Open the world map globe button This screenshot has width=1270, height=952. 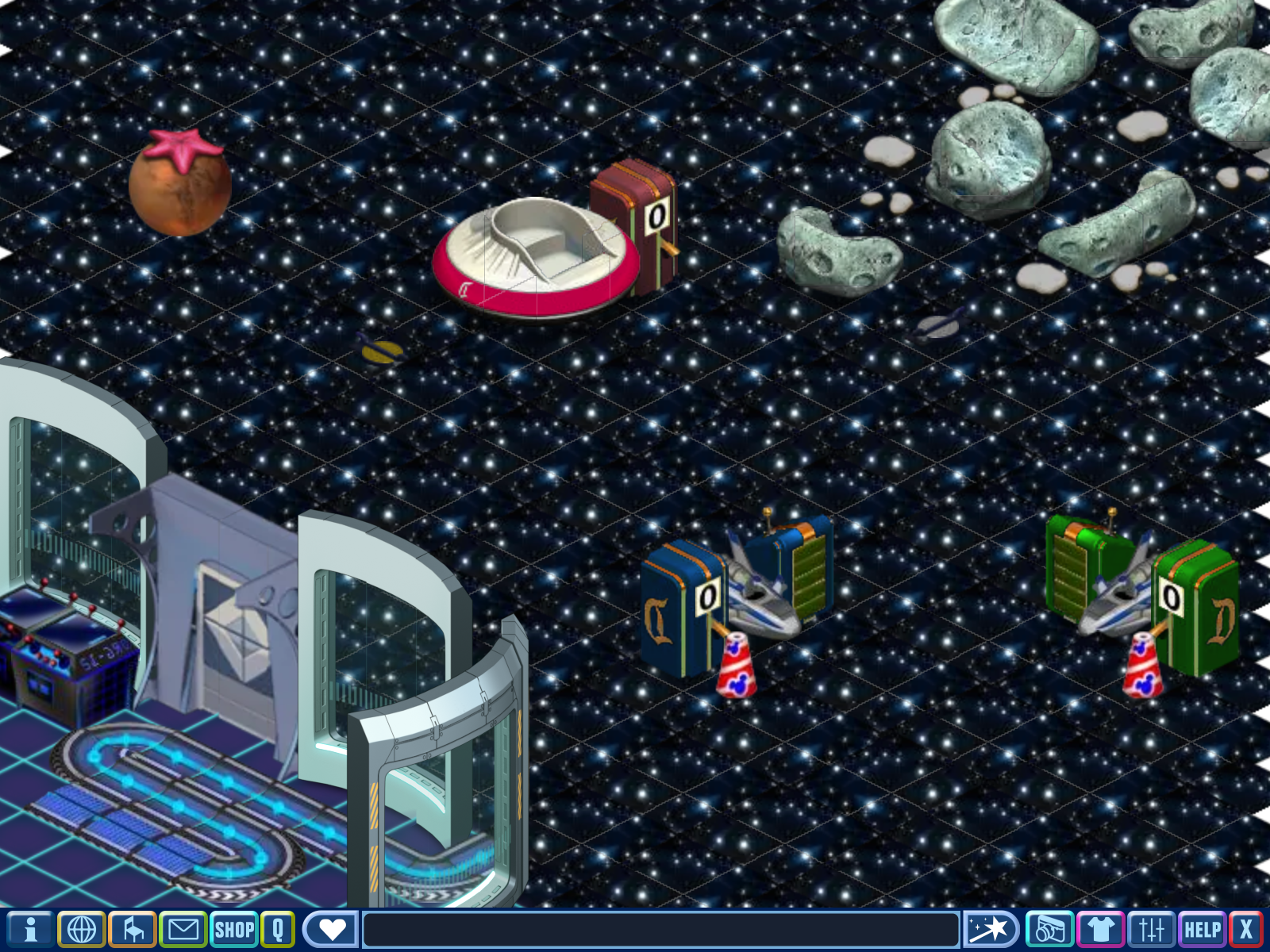coord(82,929)
